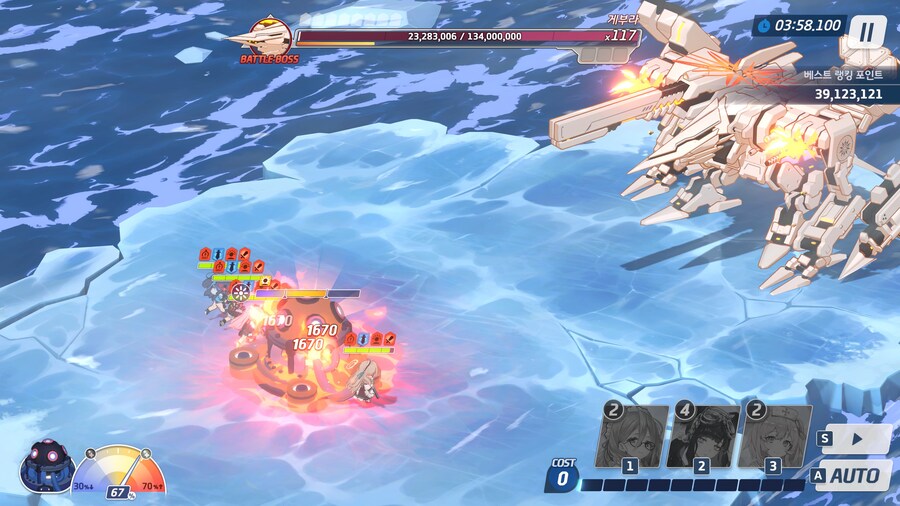Image resolution: width=900 pixels, height=506 pixels.
Task: Toggle the battle speed arrow button
Action: [x=857, y=438]
